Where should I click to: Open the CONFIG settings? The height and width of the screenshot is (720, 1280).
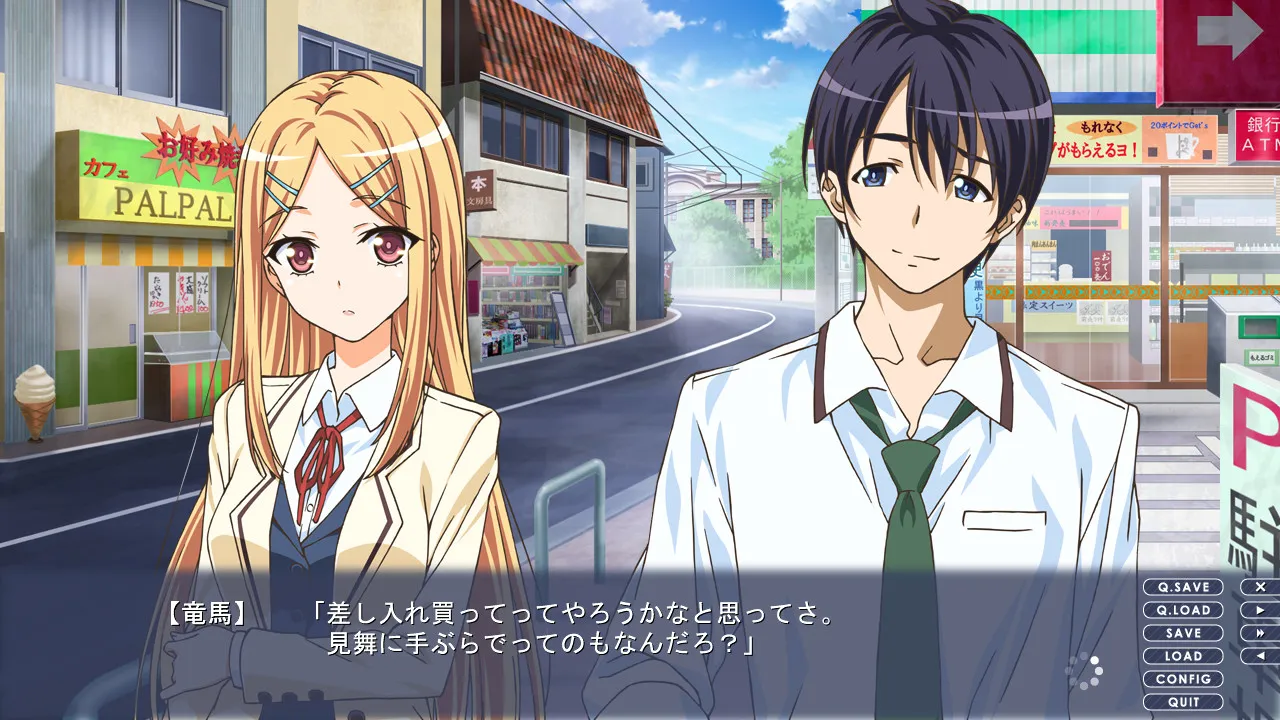1183,679
